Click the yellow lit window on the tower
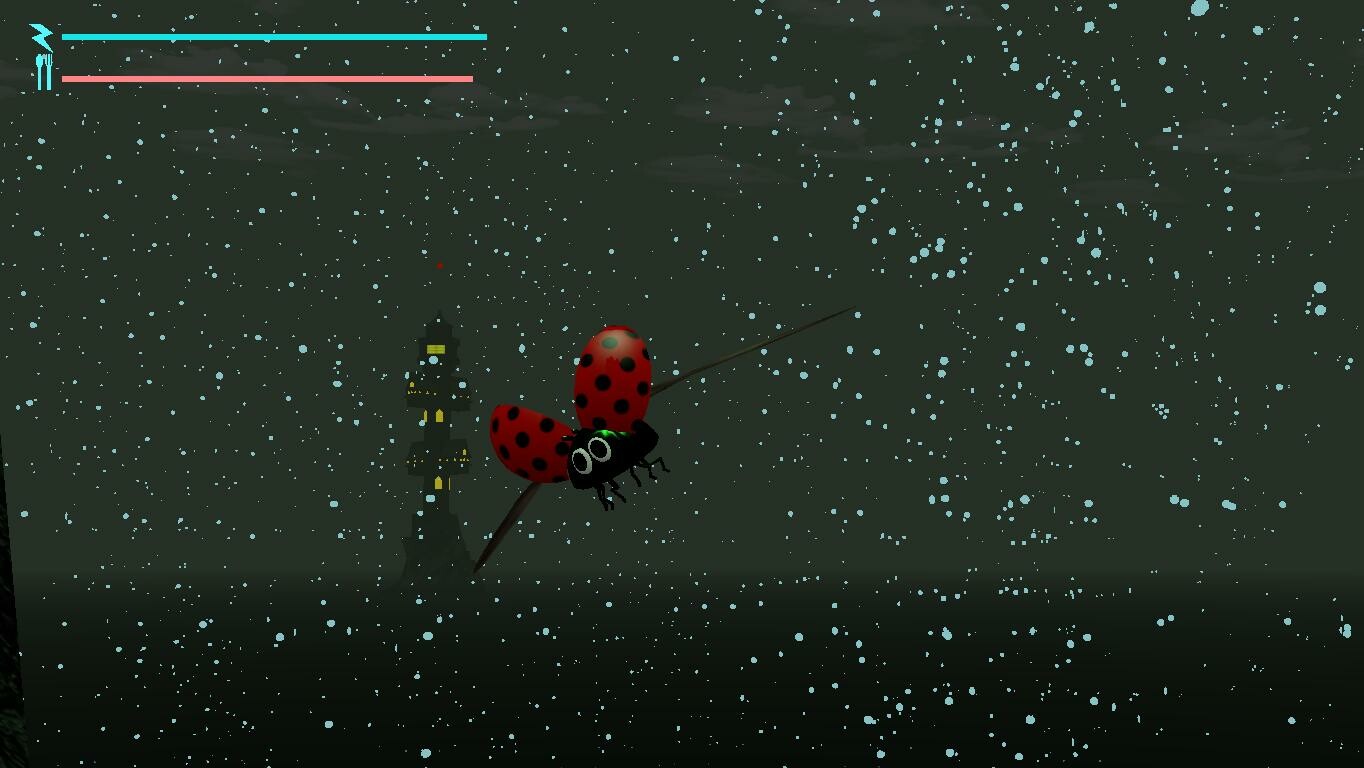 coord(435,349)
